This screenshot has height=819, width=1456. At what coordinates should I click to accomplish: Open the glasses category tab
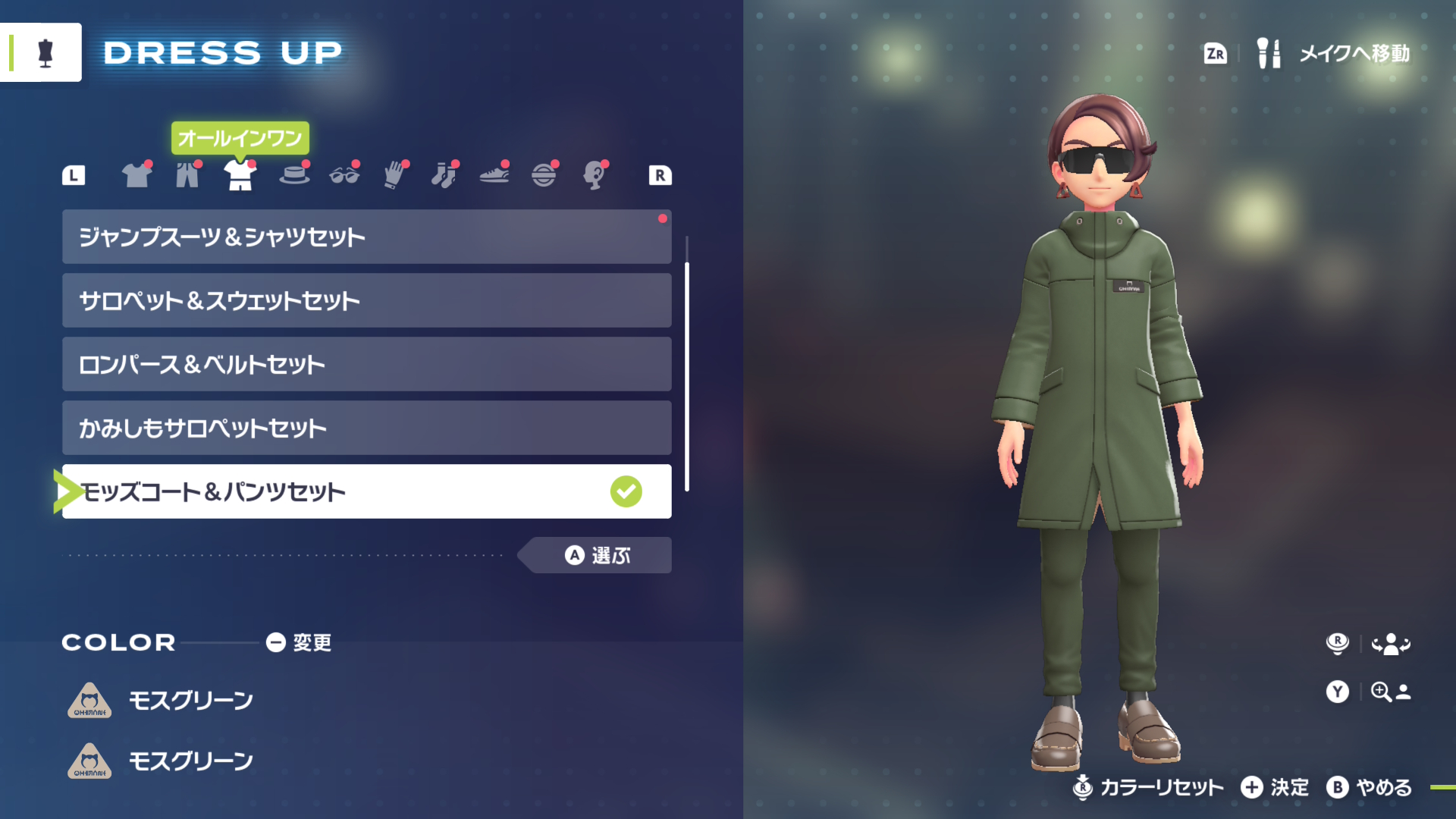click(344, 175)
